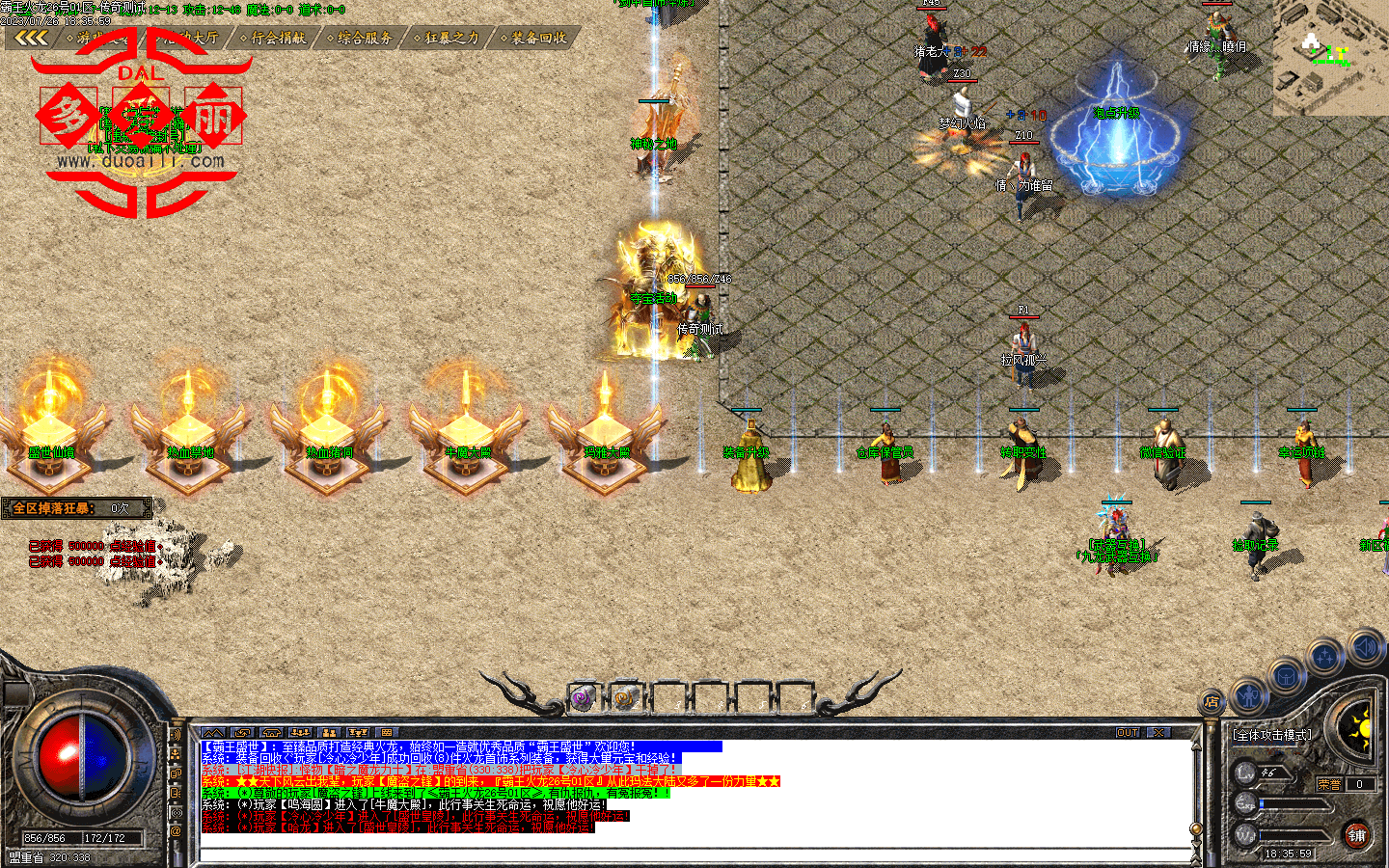Toggle the 全体攻击模式 attack mode

click(x=1272, y=735)
